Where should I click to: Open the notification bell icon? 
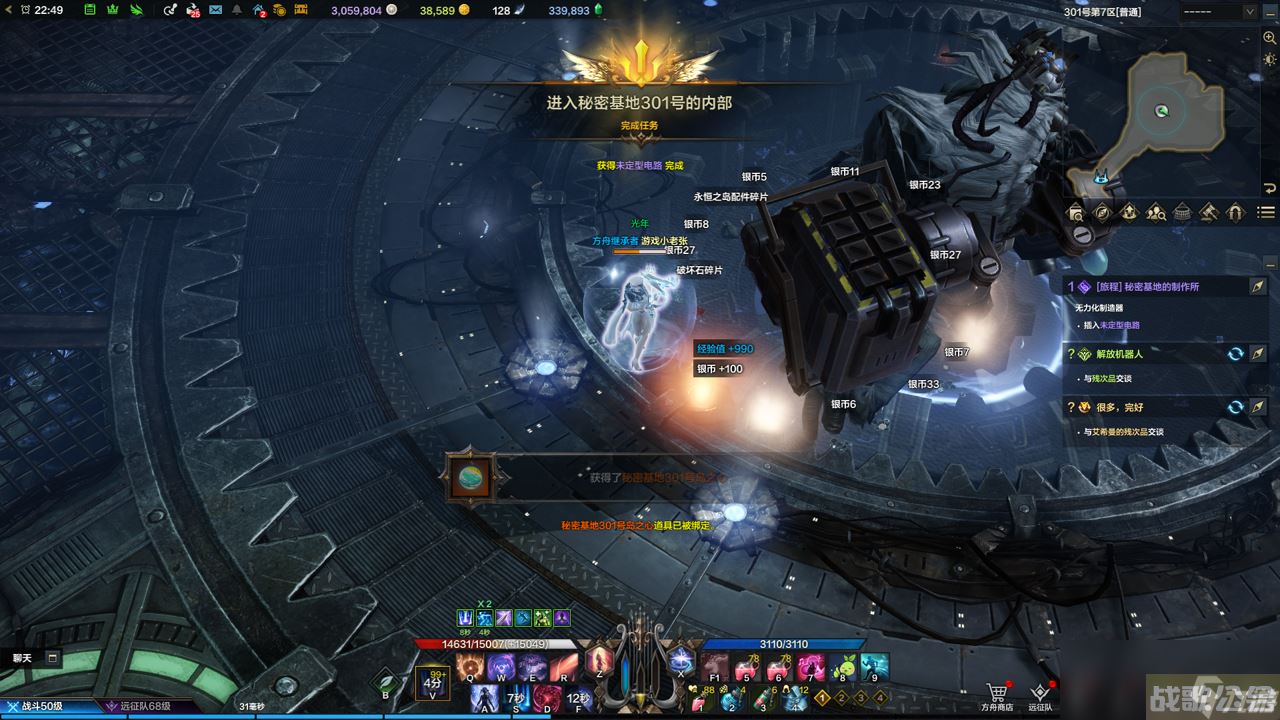click(x=236, y=10)
